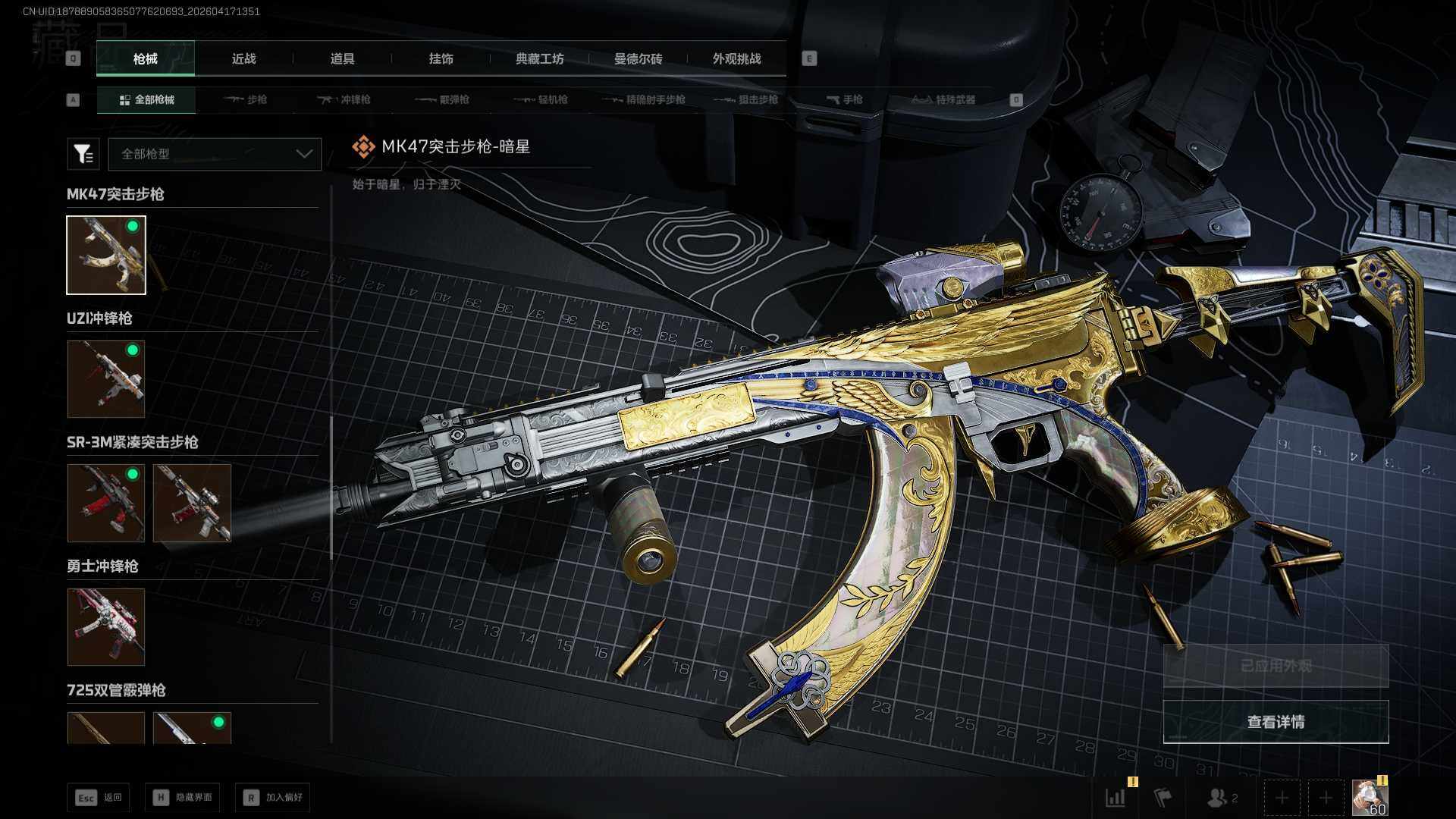Click the 返回 back button
Screen dimensions: 1456x819
pos(99,797)
